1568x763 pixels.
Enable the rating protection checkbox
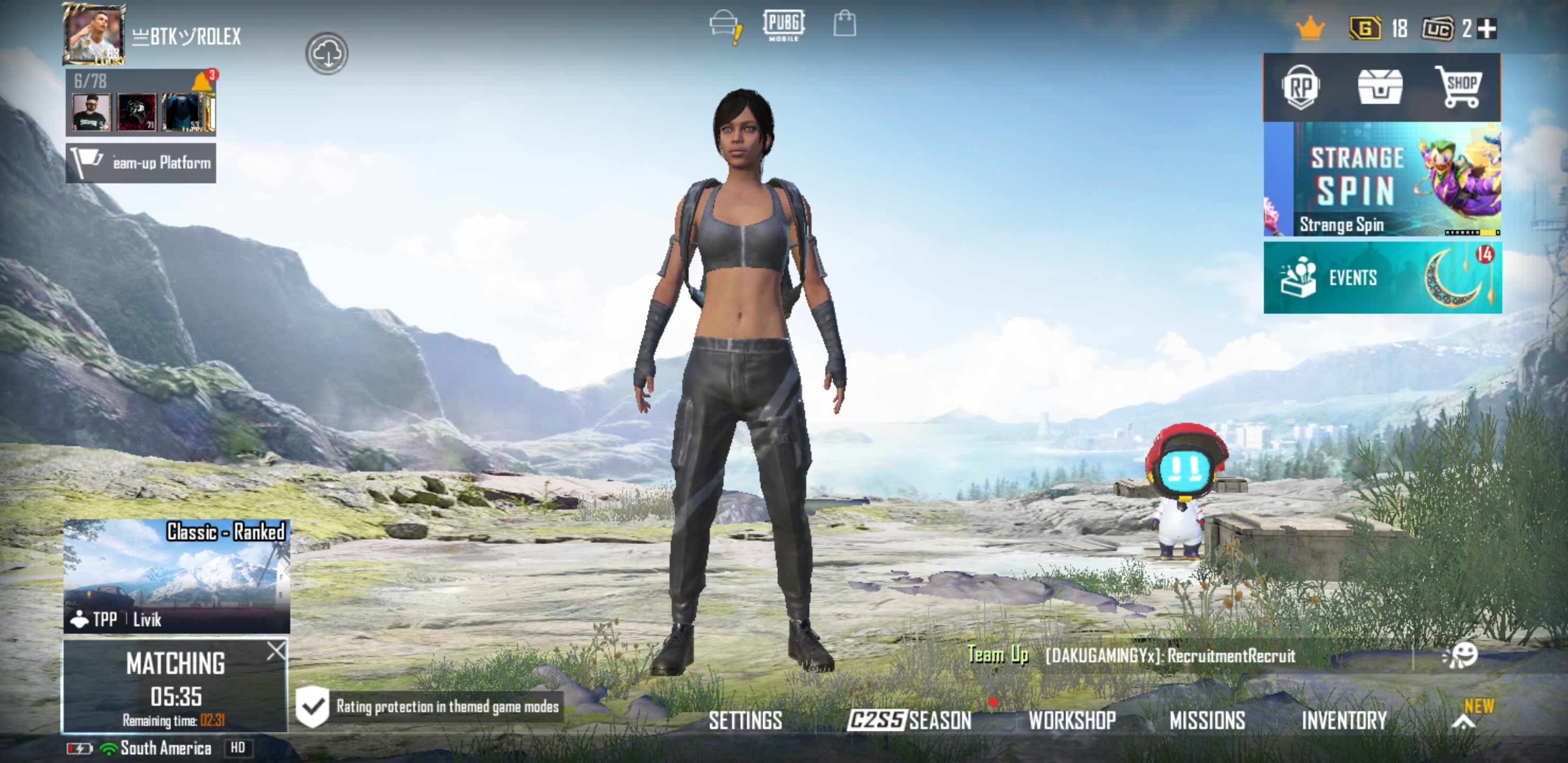(312, 707)
